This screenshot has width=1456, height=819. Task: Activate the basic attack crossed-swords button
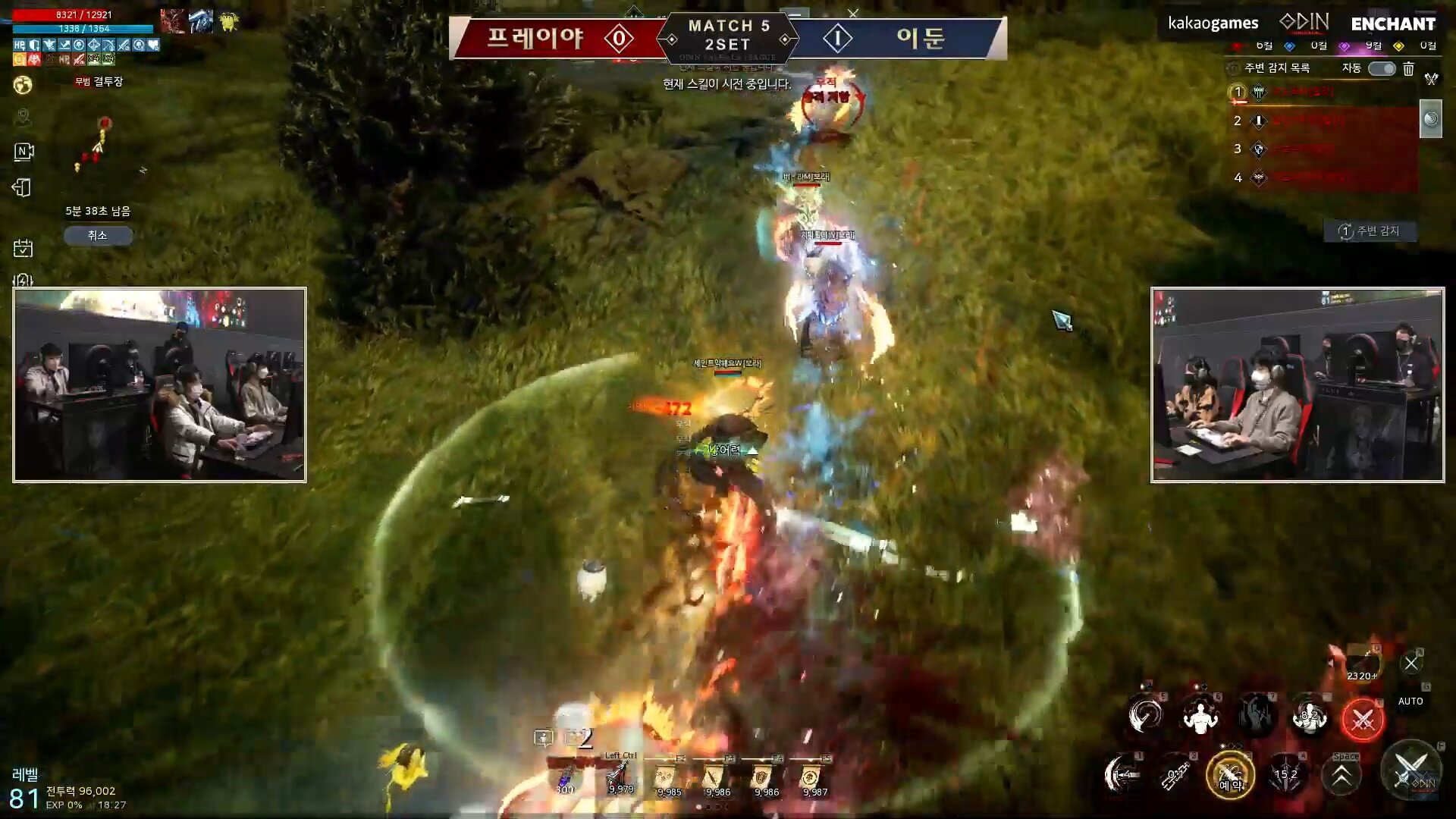[x=1410, y=770]
